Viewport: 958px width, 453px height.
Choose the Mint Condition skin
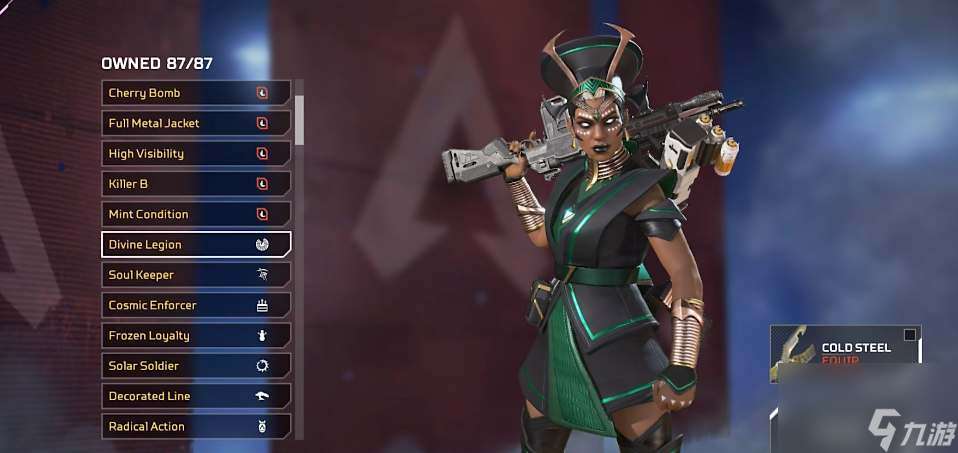pos(196,214)
